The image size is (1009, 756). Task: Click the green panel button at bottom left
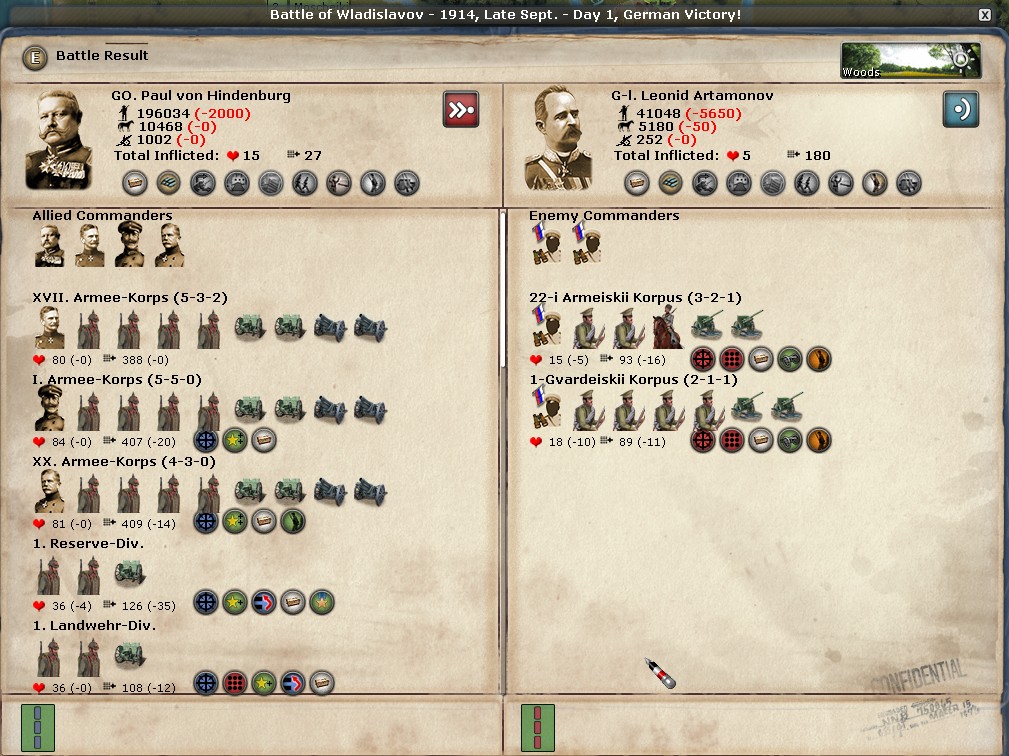(x=37, y=727)
